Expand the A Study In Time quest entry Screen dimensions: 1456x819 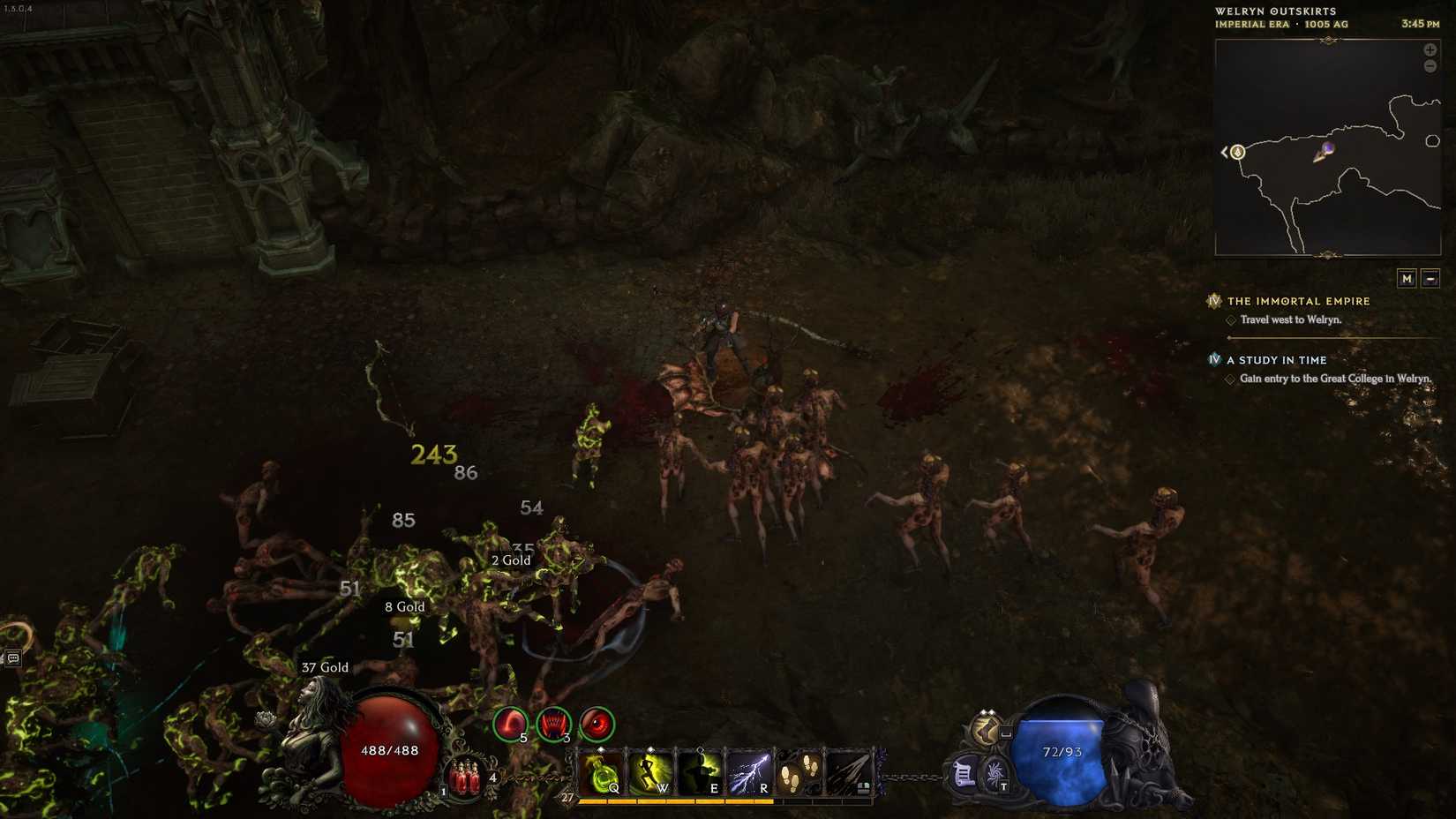tap(1275, 360)
